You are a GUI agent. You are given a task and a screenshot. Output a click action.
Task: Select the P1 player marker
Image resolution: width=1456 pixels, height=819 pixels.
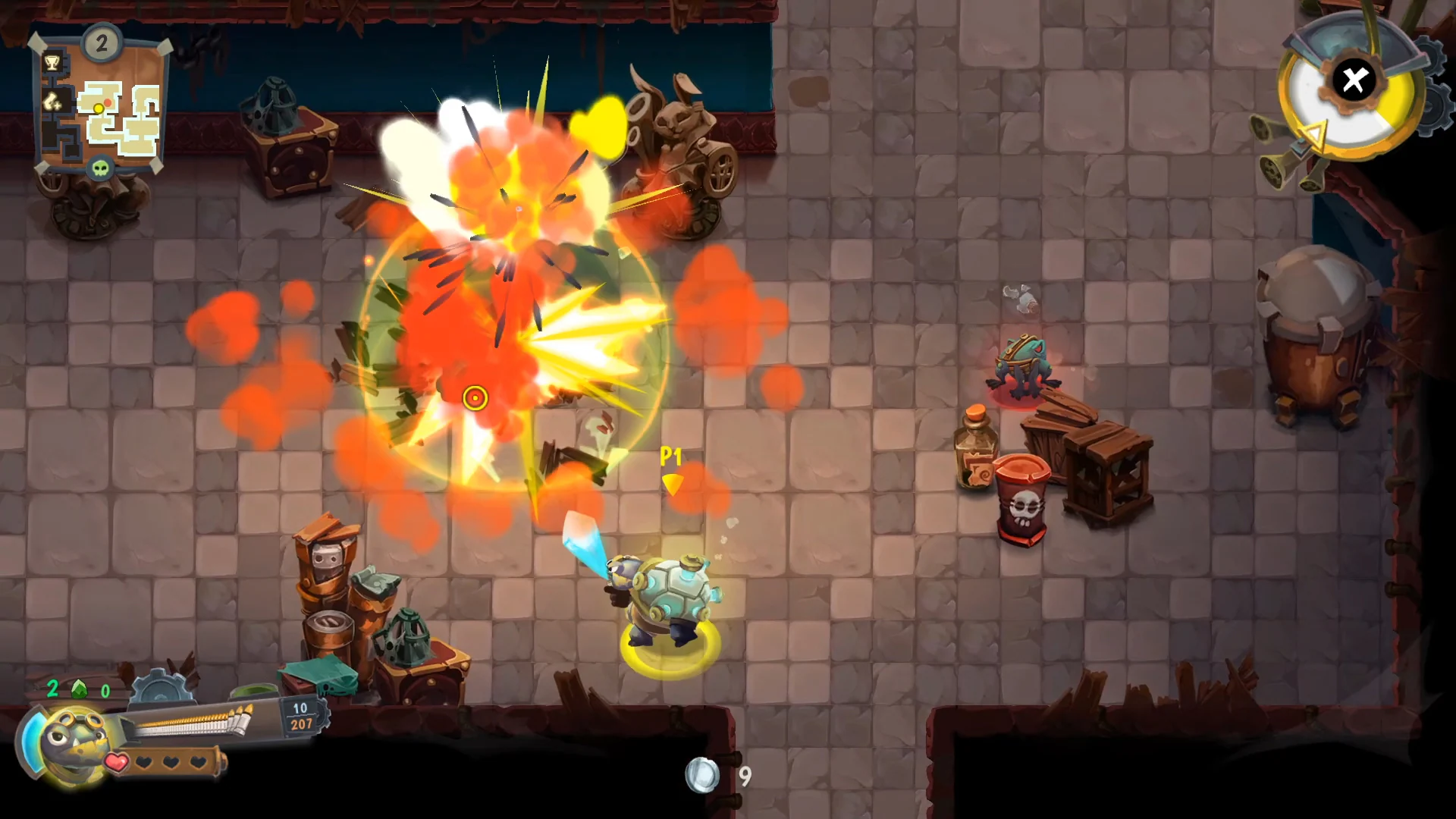tap(672, 457)
